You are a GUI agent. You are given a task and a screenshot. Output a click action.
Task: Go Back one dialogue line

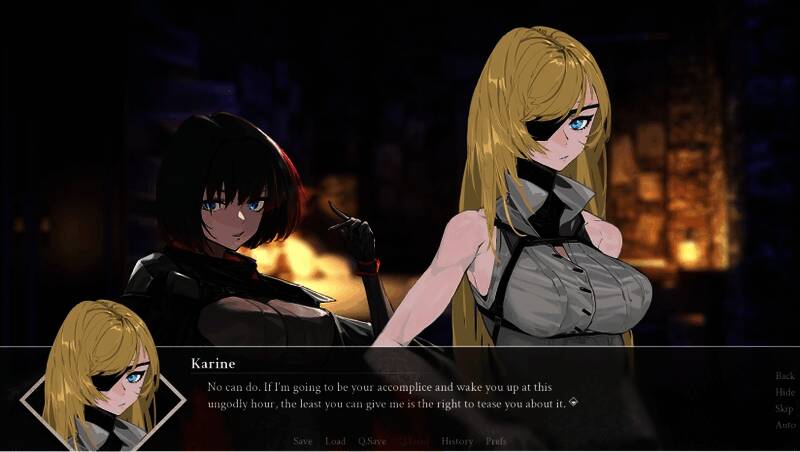(785, 376)
